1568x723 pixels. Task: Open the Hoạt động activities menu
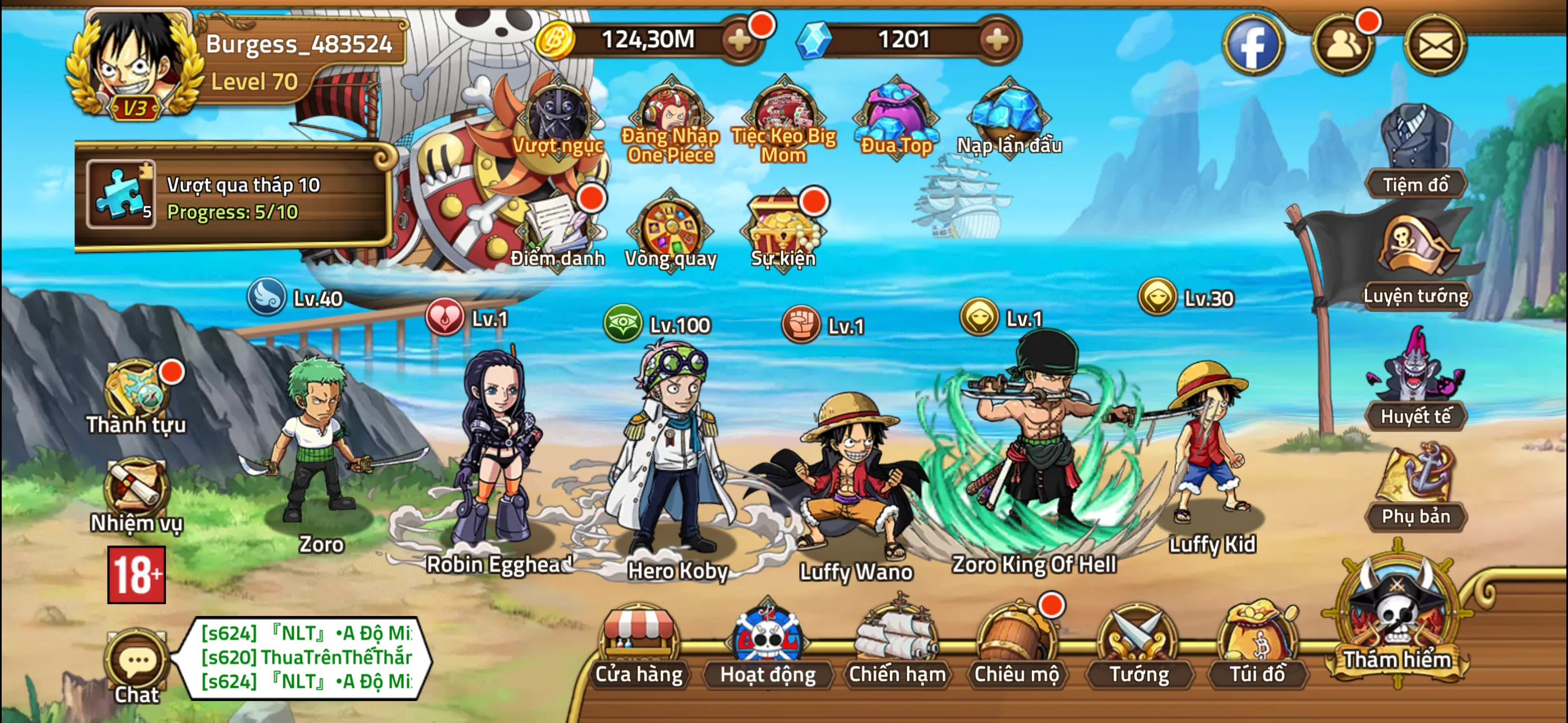point(767,646)
